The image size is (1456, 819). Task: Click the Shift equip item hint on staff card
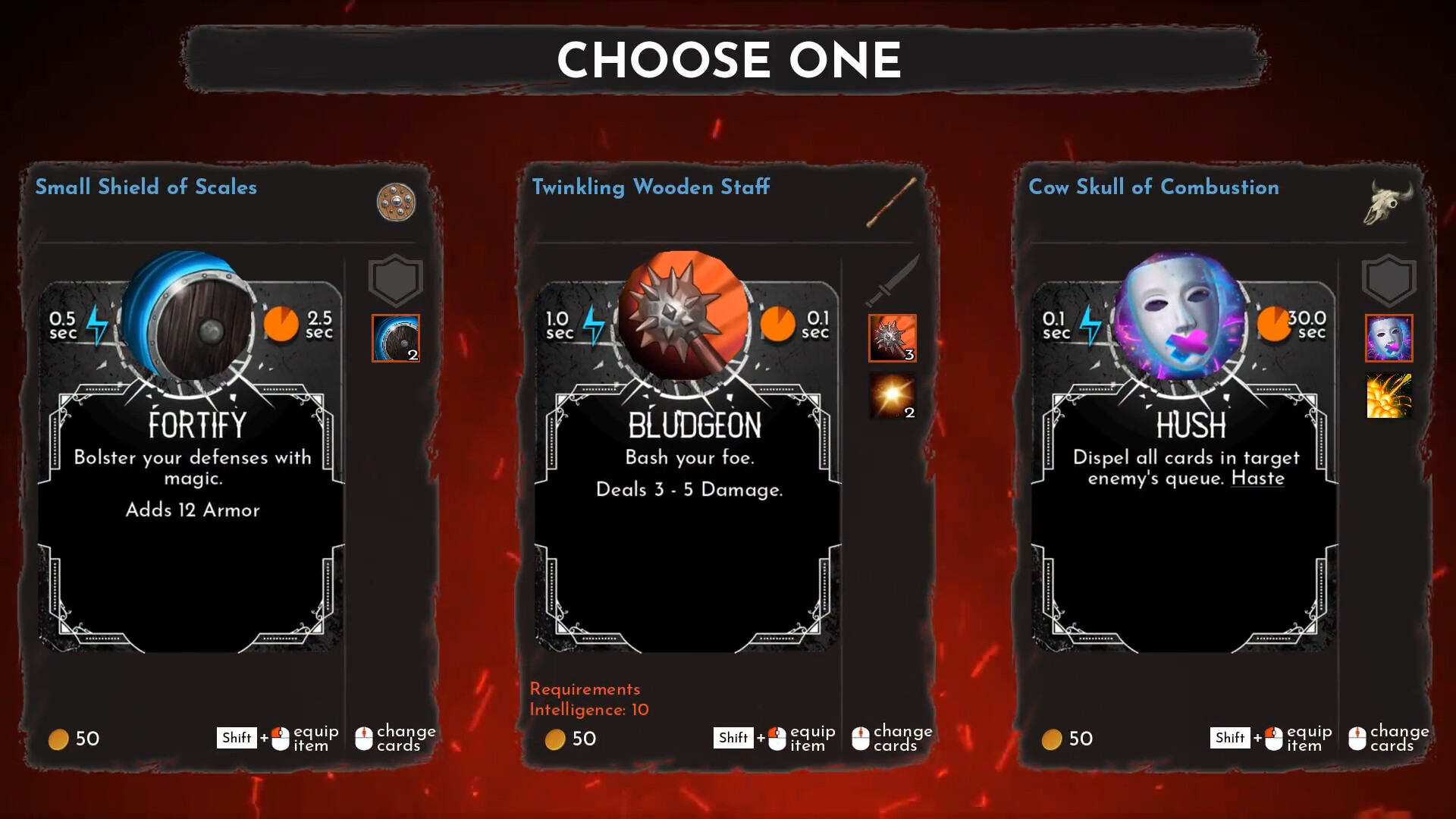pyautogui.click(x=773, y=737)
